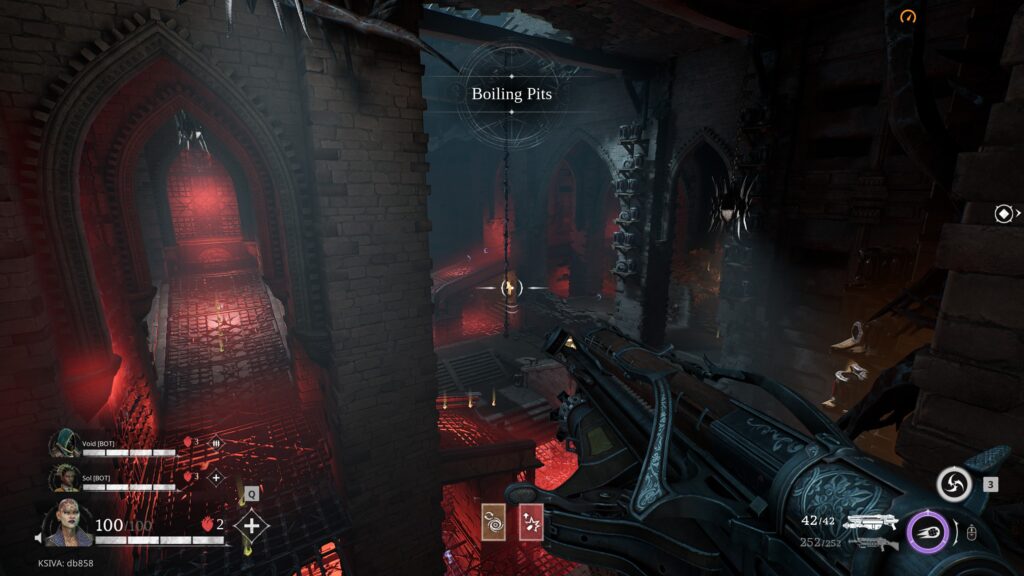This screenshot has width=1024, height=576.
Task: Click the speaker voice icon beside your portrait
Action: point(40,538)
